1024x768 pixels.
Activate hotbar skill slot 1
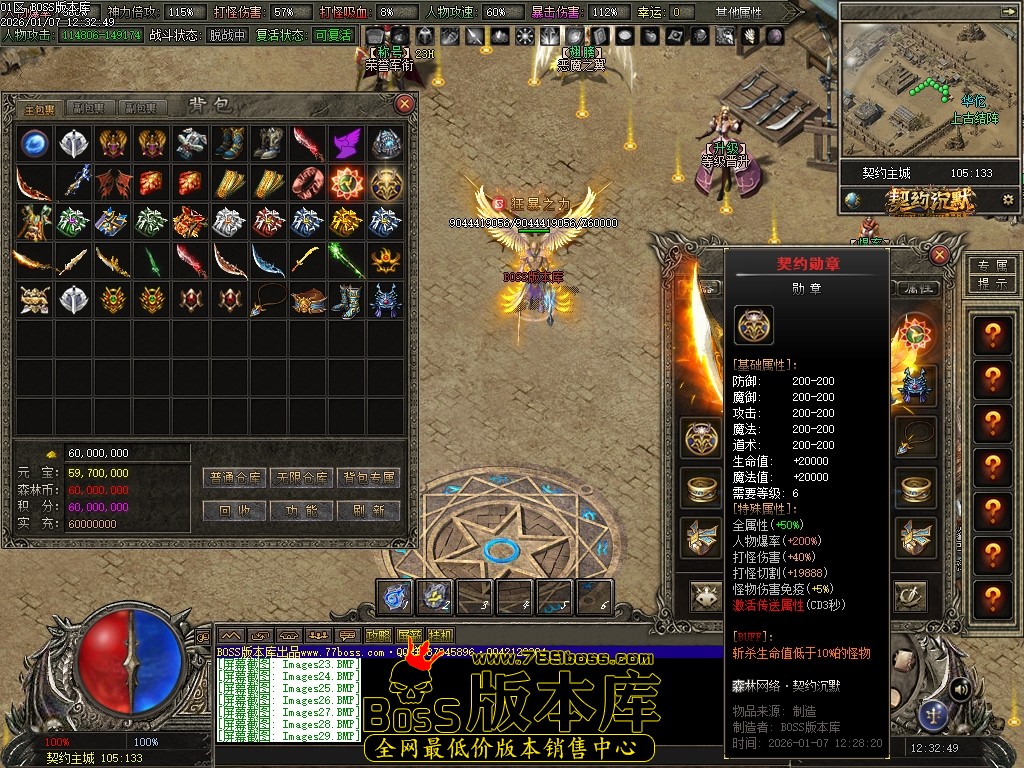(x=396, y=597)
